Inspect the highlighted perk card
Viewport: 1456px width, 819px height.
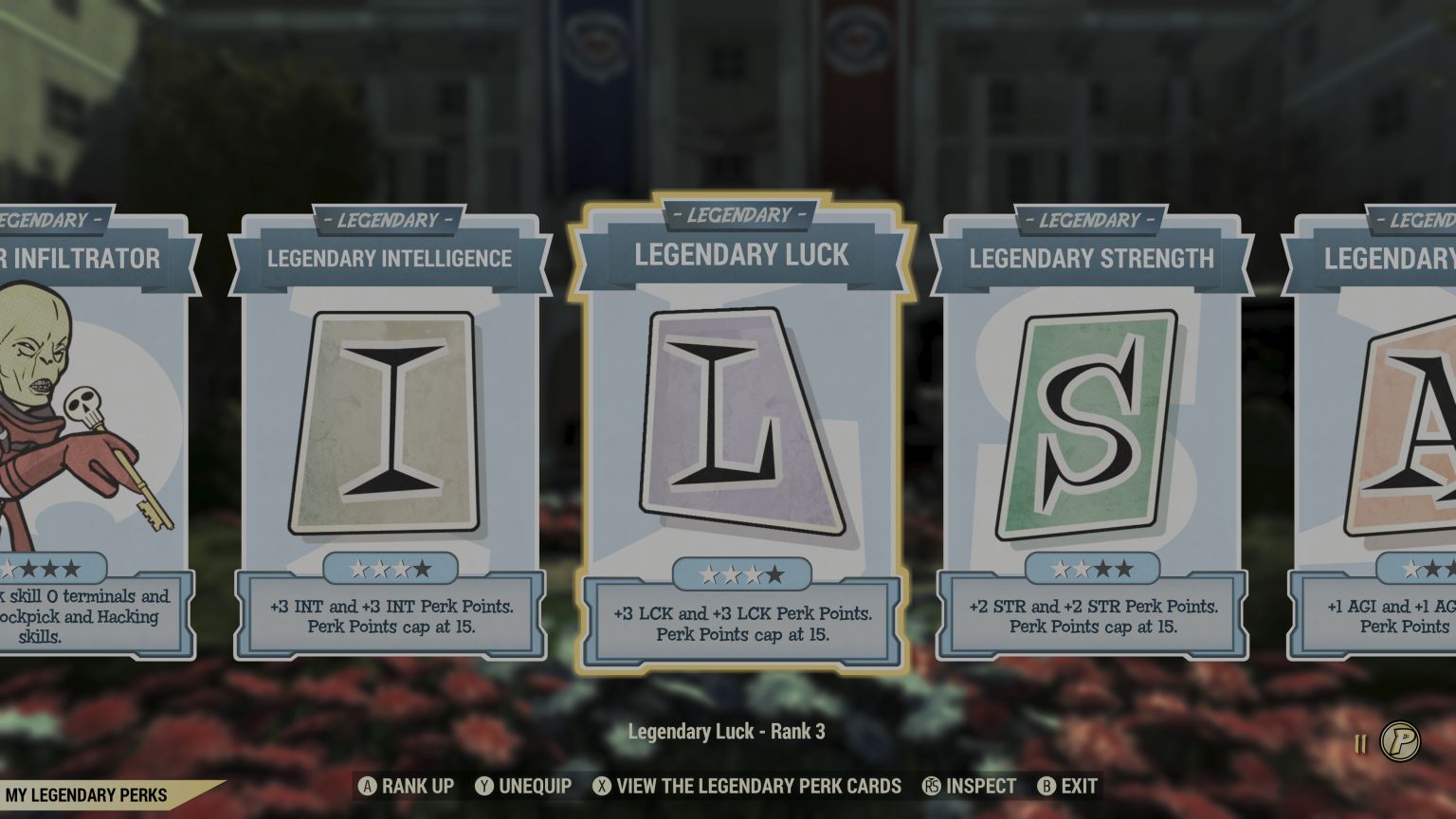point(969,786)
